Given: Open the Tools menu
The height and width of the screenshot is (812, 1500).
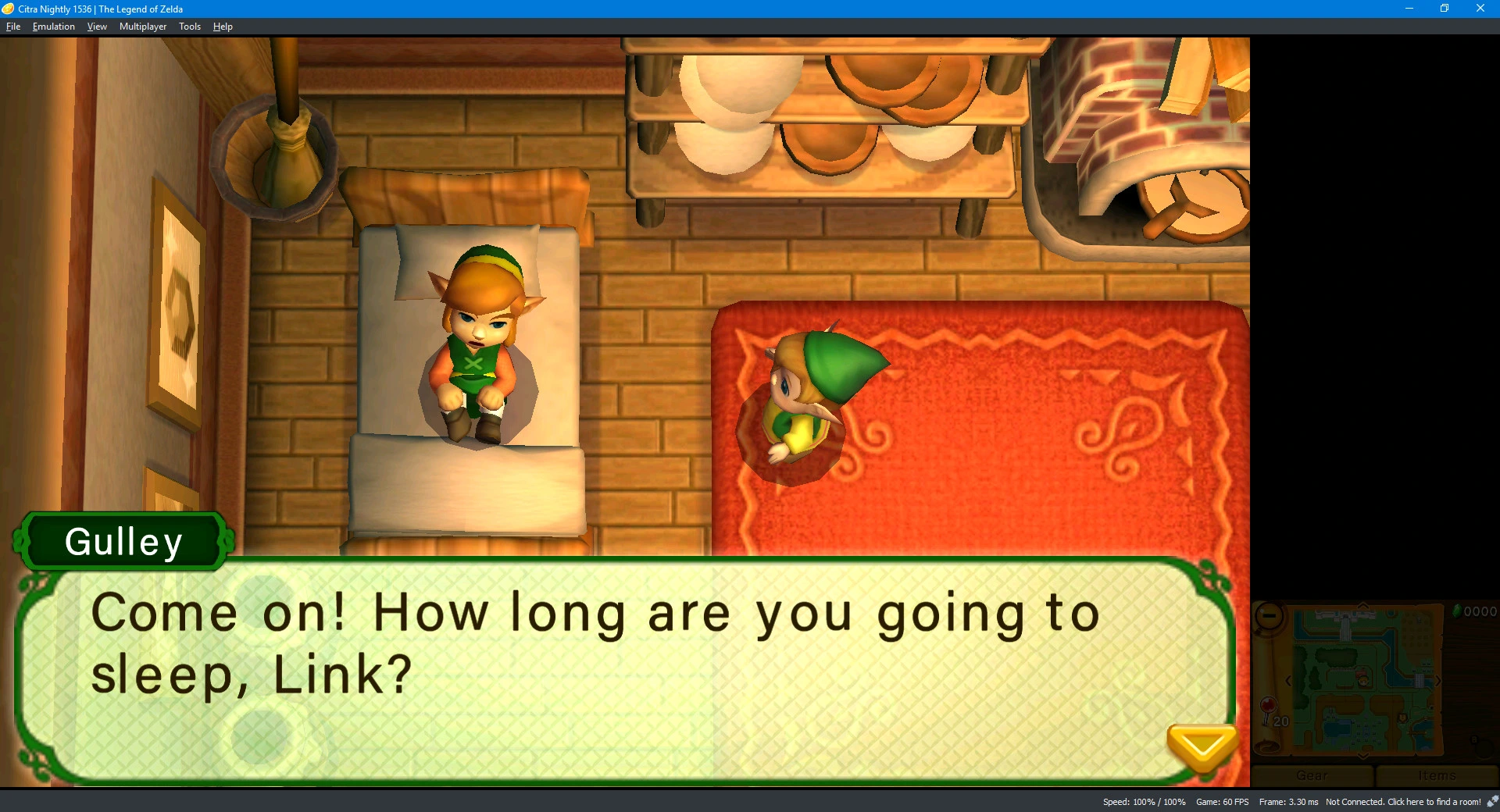Looking at the screenshot, I should click(188, 26).
